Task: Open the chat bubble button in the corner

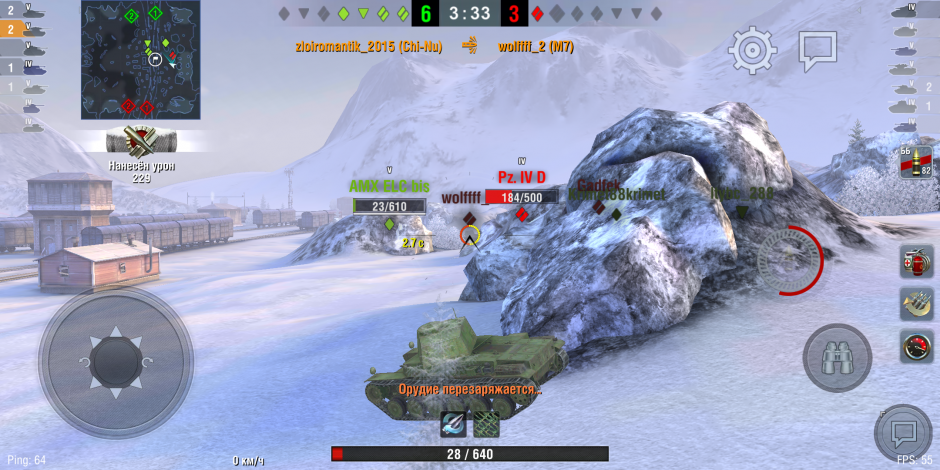Action: tap(904, 434)
